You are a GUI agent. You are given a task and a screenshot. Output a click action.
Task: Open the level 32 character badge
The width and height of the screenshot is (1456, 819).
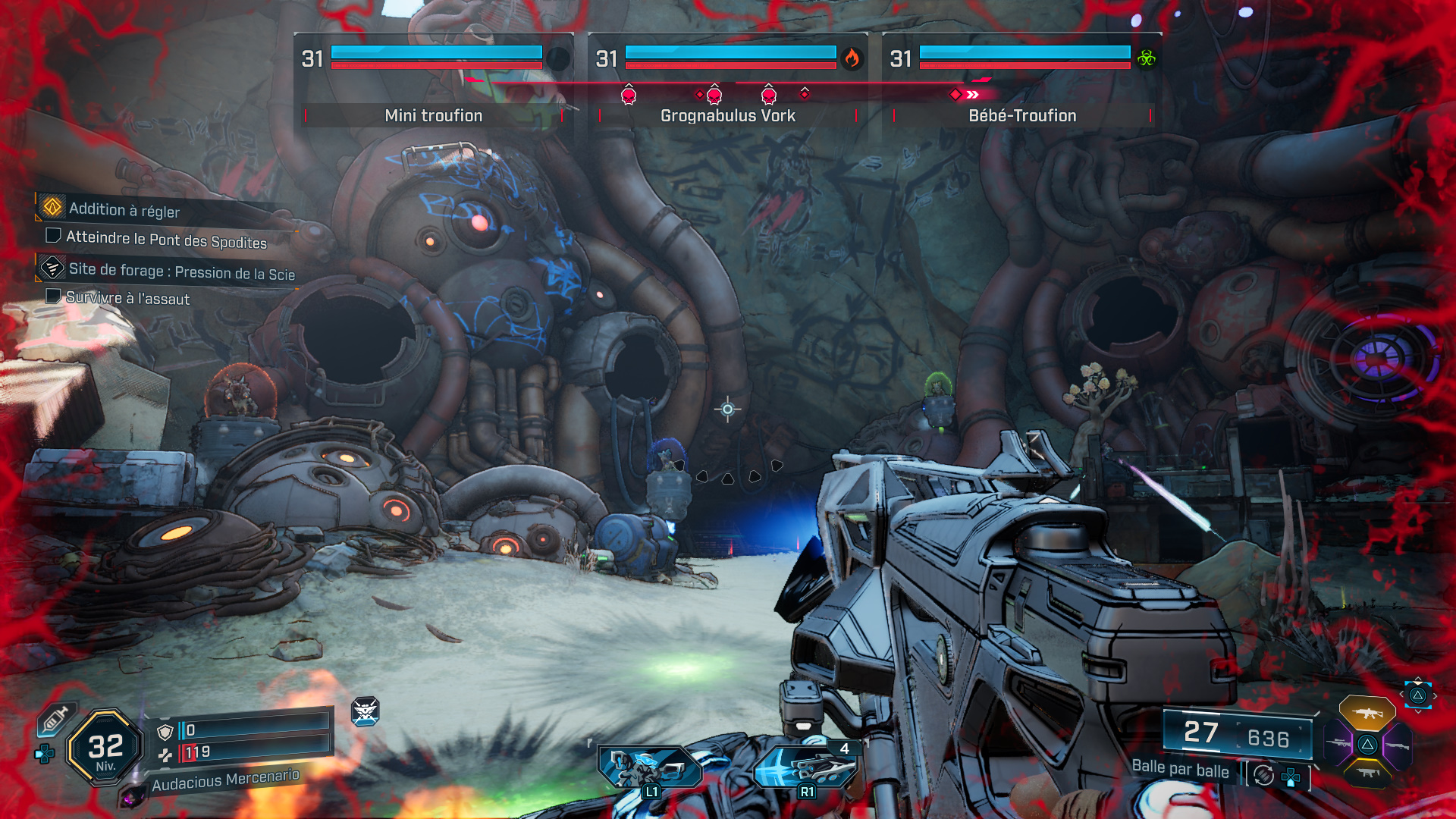(105, 748)
